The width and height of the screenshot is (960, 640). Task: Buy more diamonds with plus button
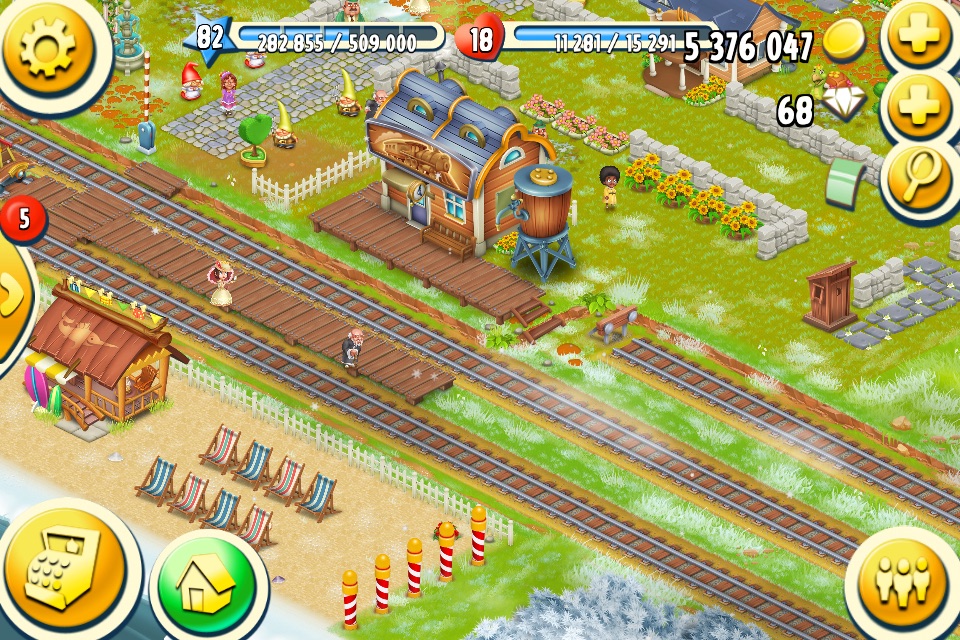point(918,108)
